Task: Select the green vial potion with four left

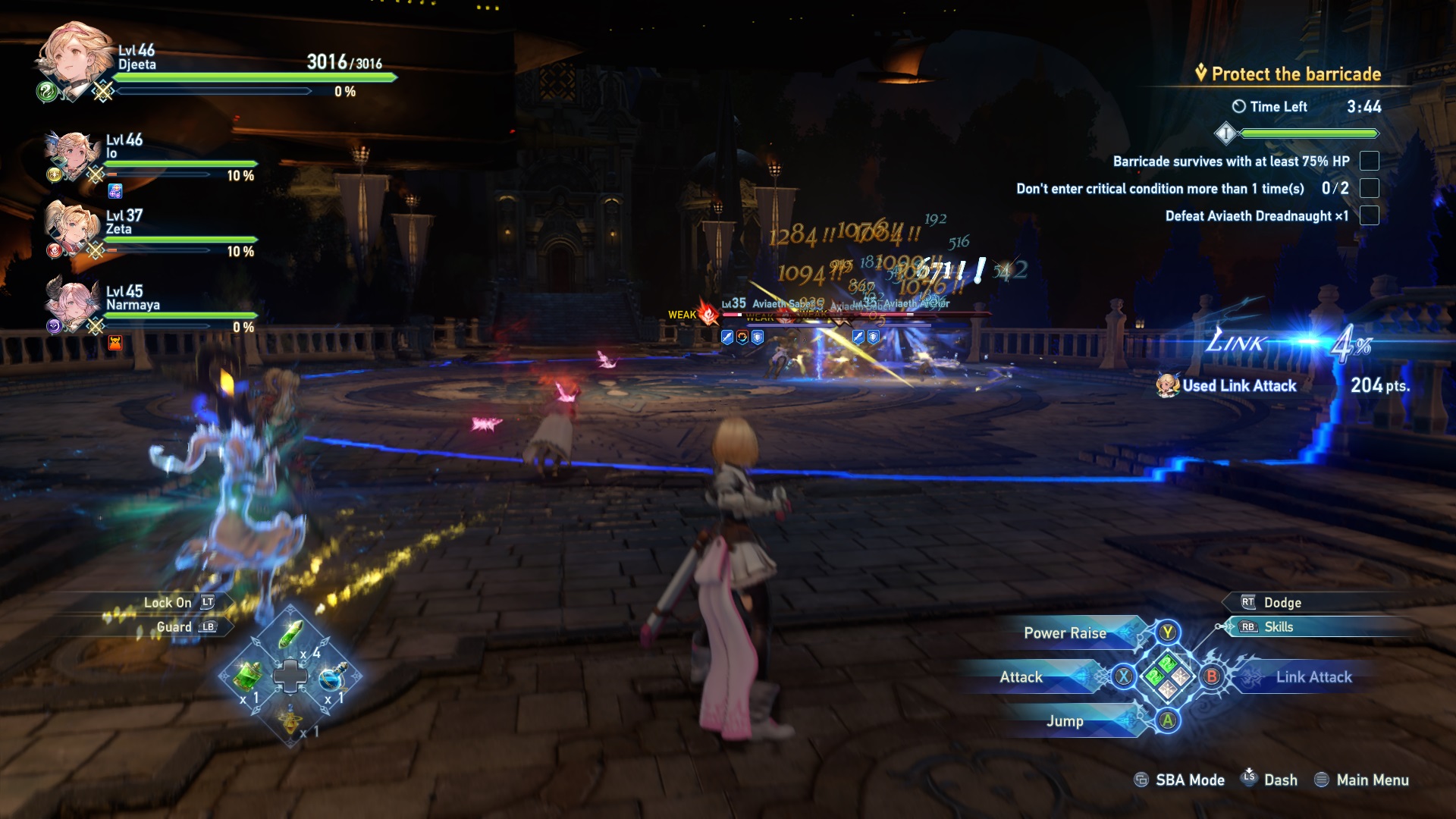Action: [x=291, y=634]
